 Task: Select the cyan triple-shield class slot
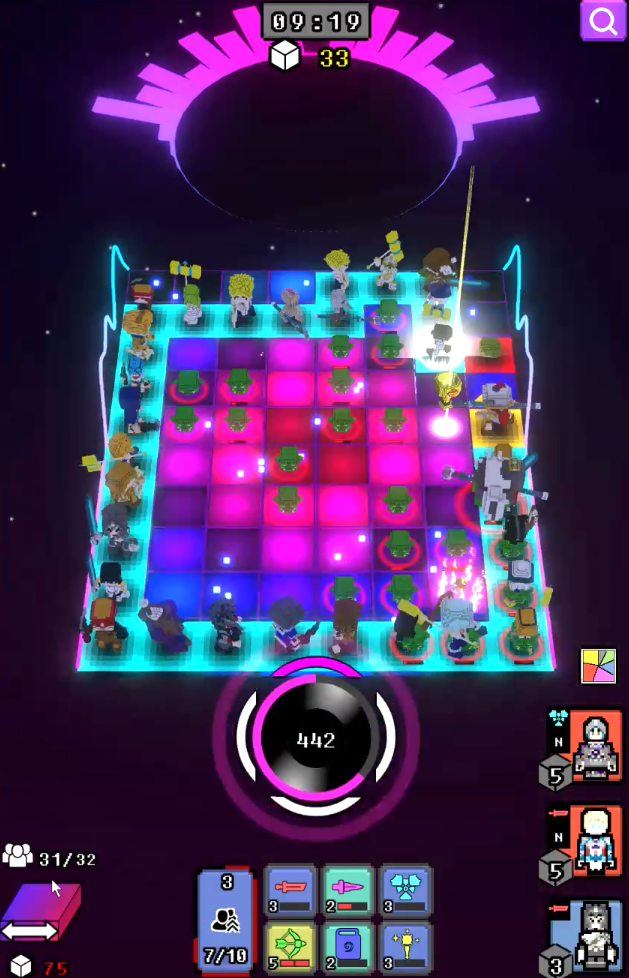click(x=406, y=890)
